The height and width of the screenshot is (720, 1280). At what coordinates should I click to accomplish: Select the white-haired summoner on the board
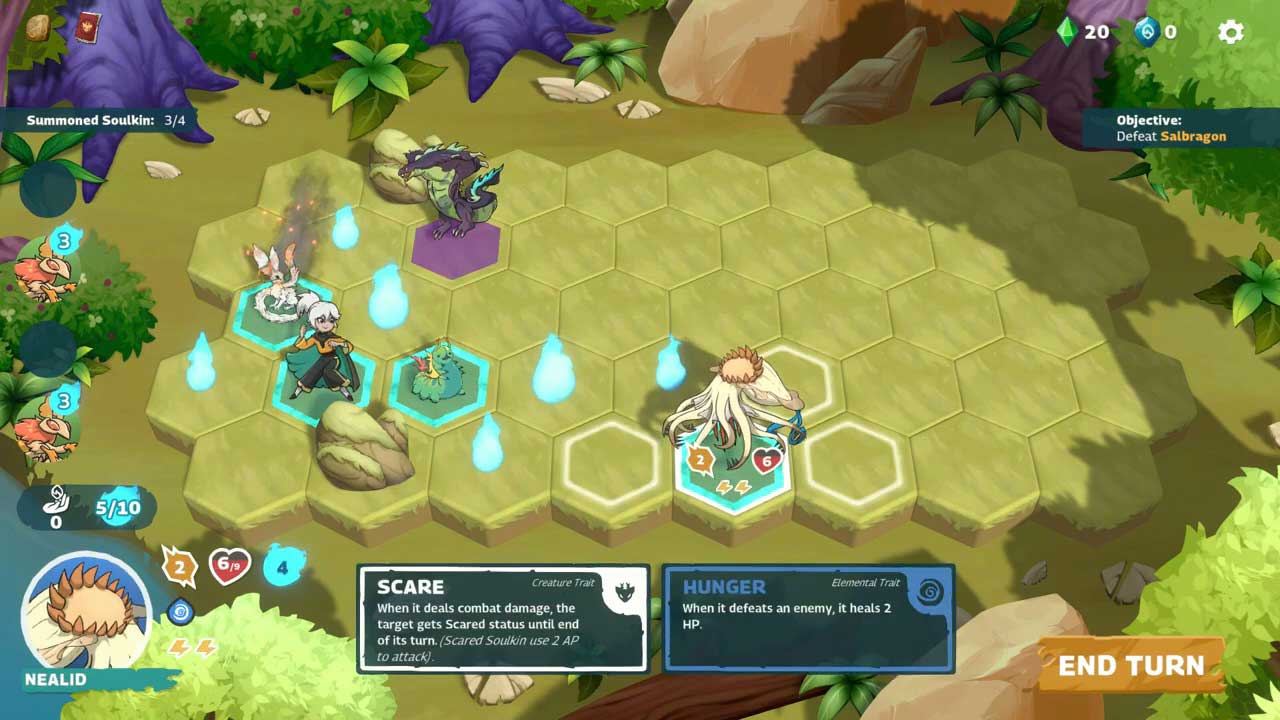322,355
